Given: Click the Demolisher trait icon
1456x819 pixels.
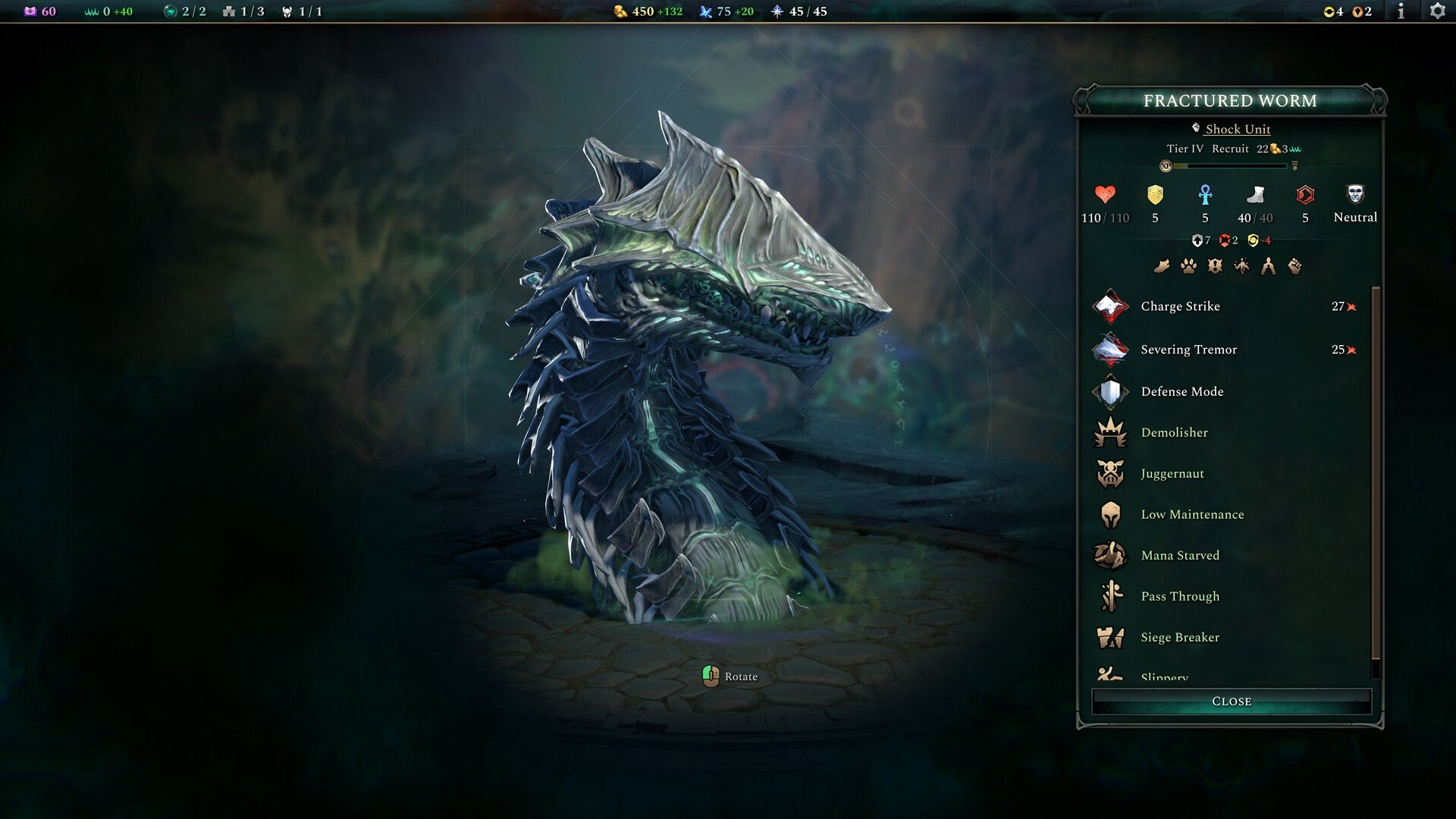Looking at the screenshot, I should pyautogui.click(x=1110, y=432).
